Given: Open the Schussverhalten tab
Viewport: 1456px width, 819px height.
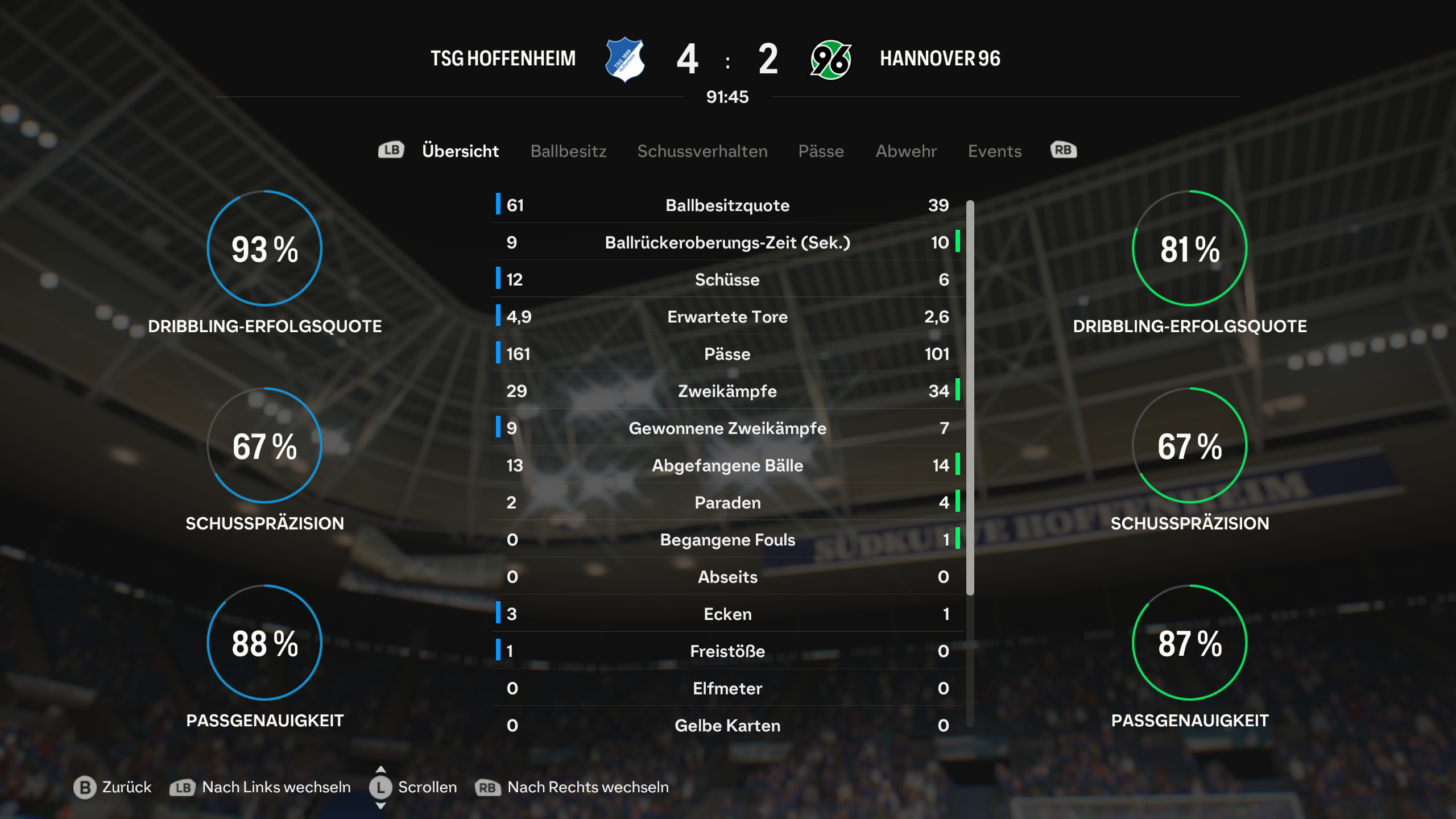Looking at the screenshot, I should point(702,151).
